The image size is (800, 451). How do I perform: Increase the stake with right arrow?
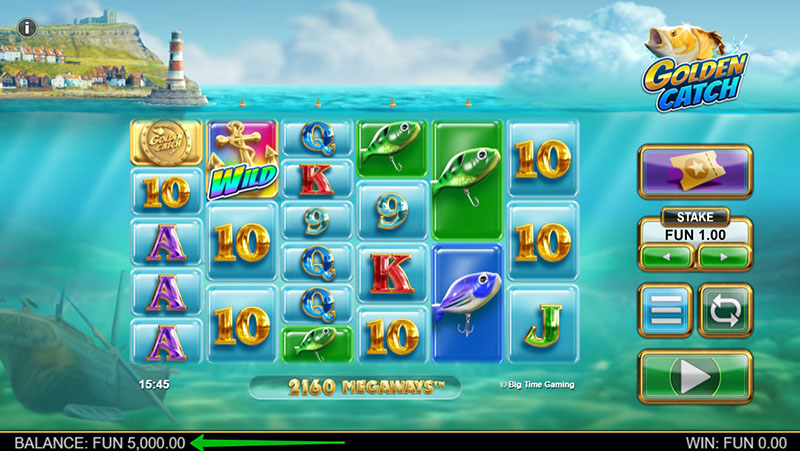pyautogui.click(x=725, y=256)
